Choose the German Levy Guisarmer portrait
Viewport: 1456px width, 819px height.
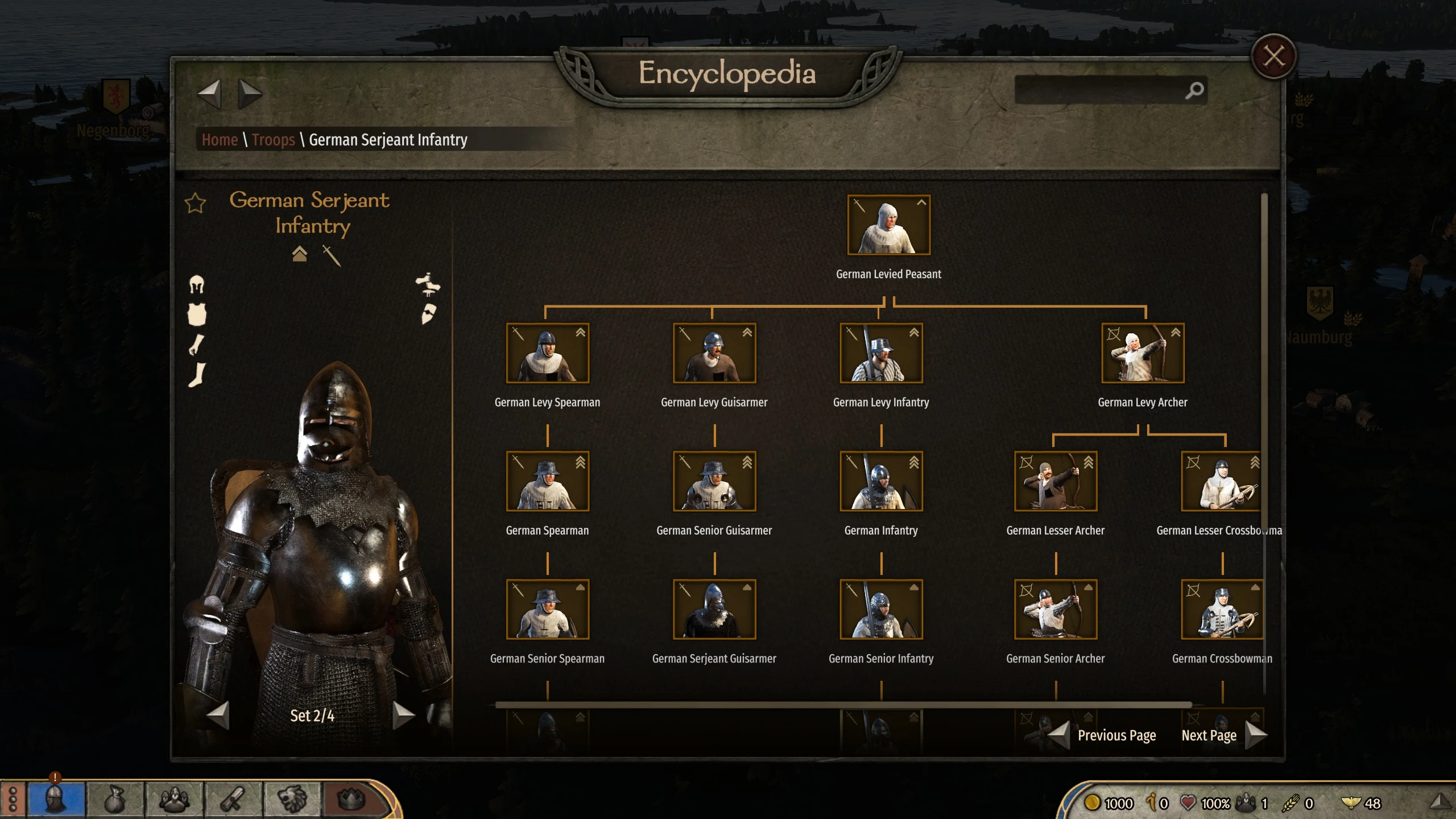point(714,353)
